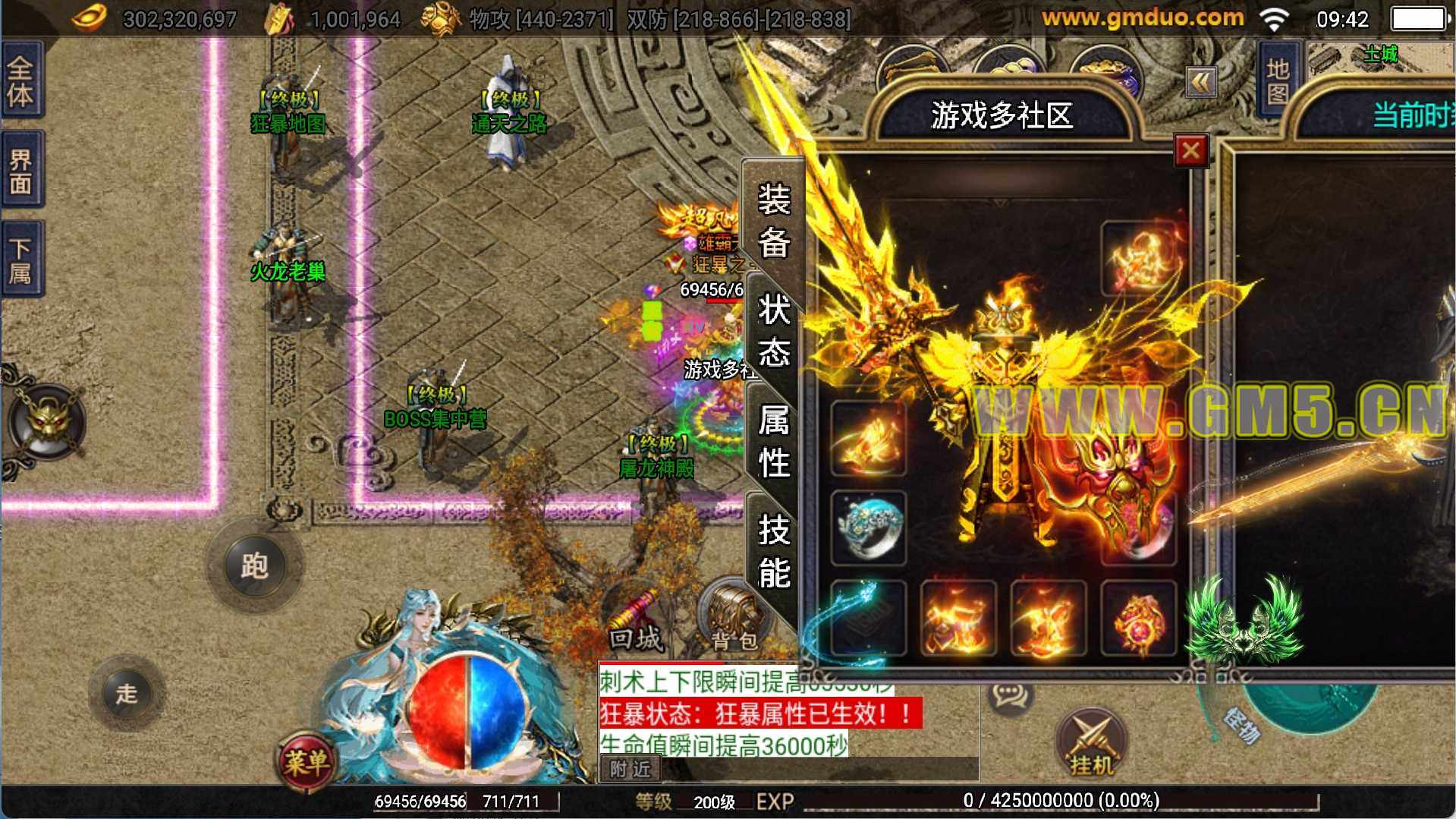Open the 界面 interface button

point(21,170)
